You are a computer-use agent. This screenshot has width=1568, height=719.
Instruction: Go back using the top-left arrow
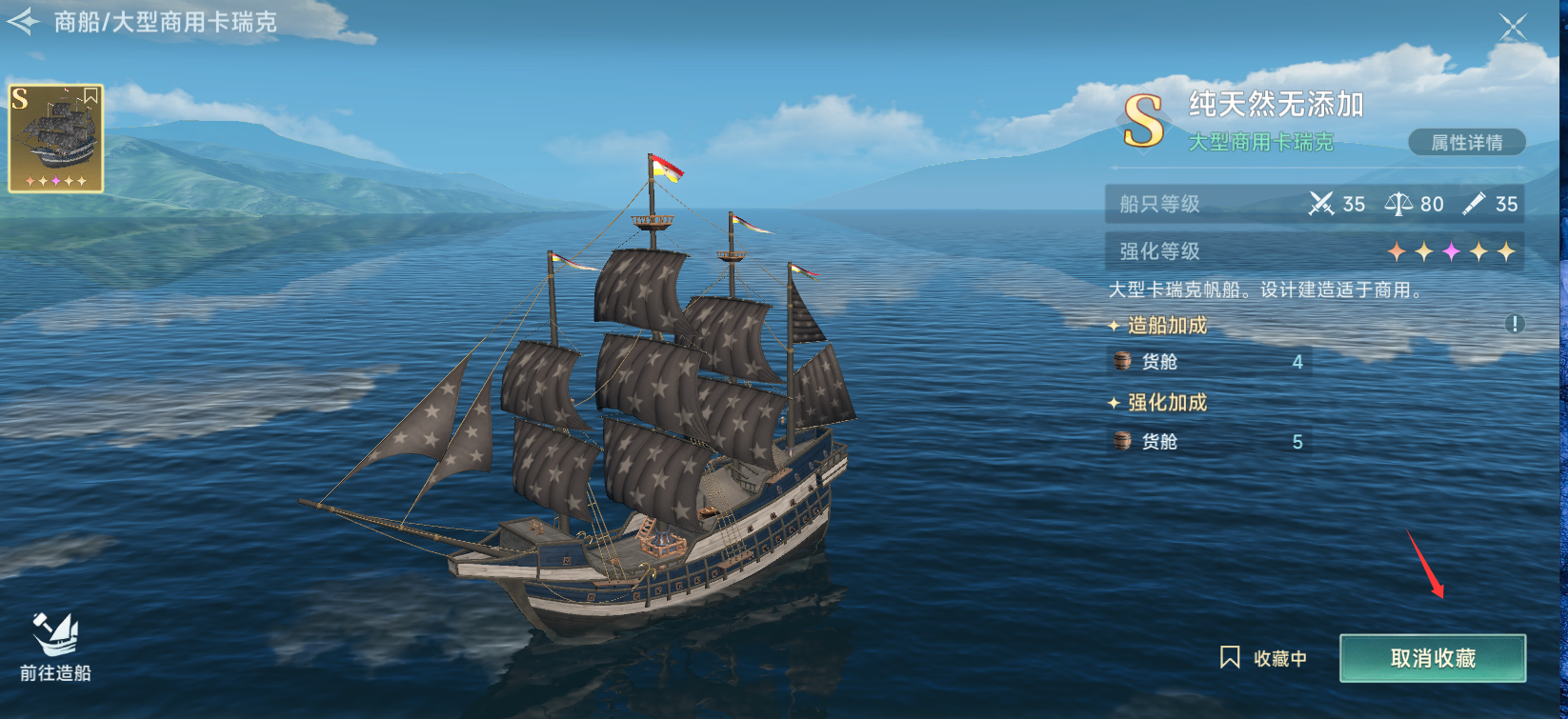24,21
